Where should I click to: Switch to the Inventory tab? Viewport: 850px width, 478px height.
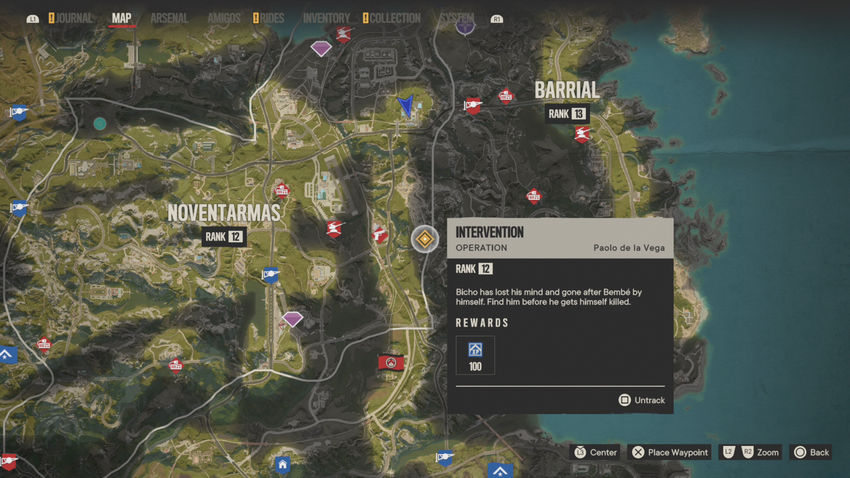pos(326,18)
